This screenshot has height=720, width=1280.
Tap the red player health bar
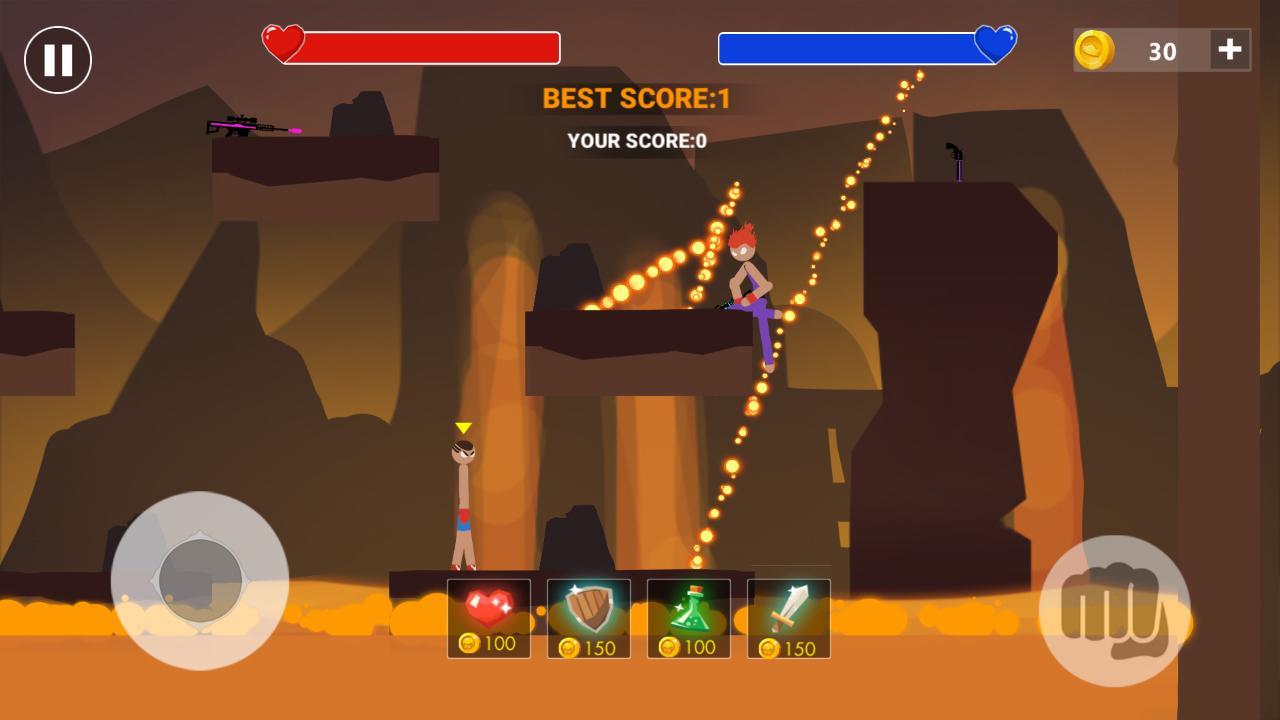point(432,45)
